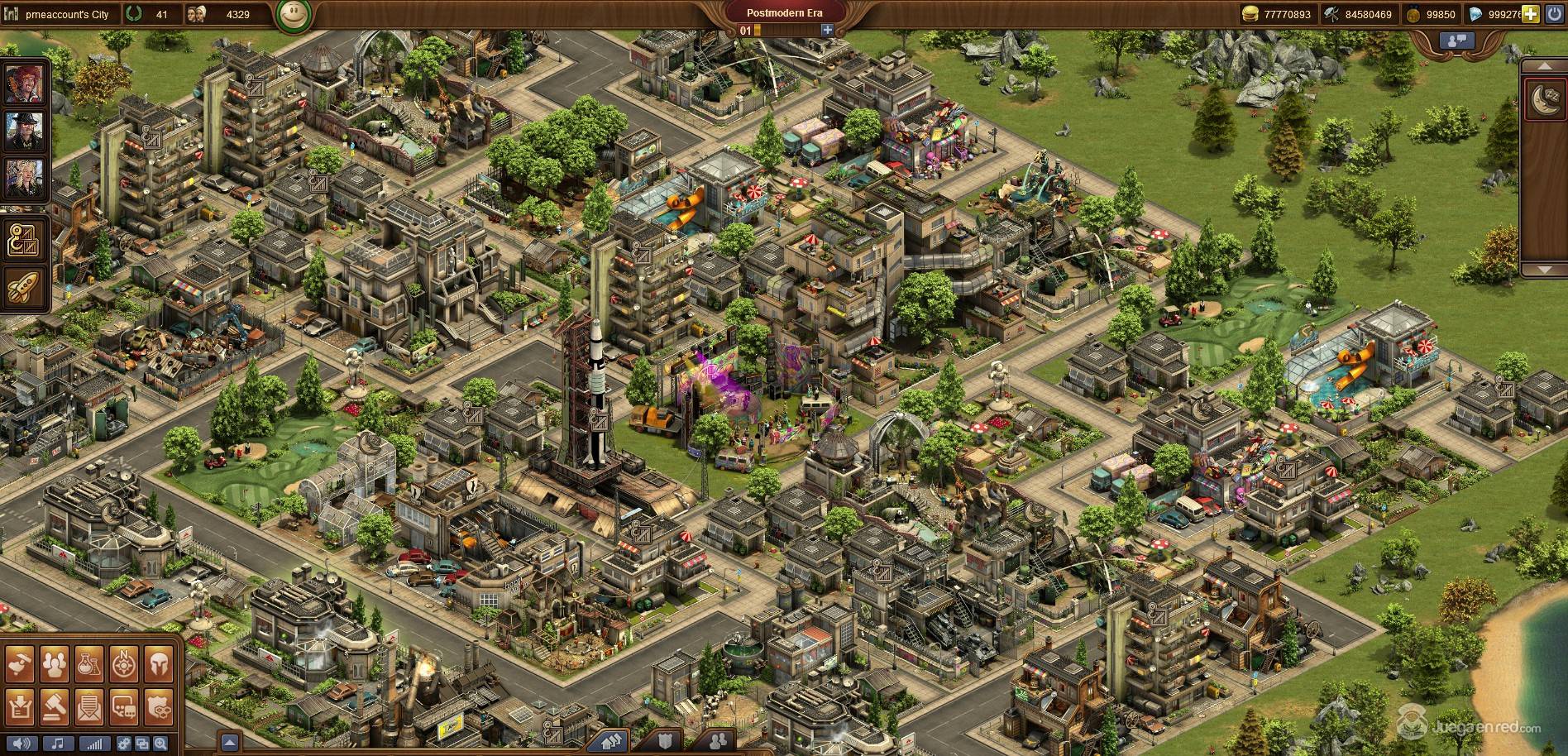Image resolution: width=1568 pixels, height=756 pixels.
Task: Click the magnifier zoom button
Action: click(160, 743)
